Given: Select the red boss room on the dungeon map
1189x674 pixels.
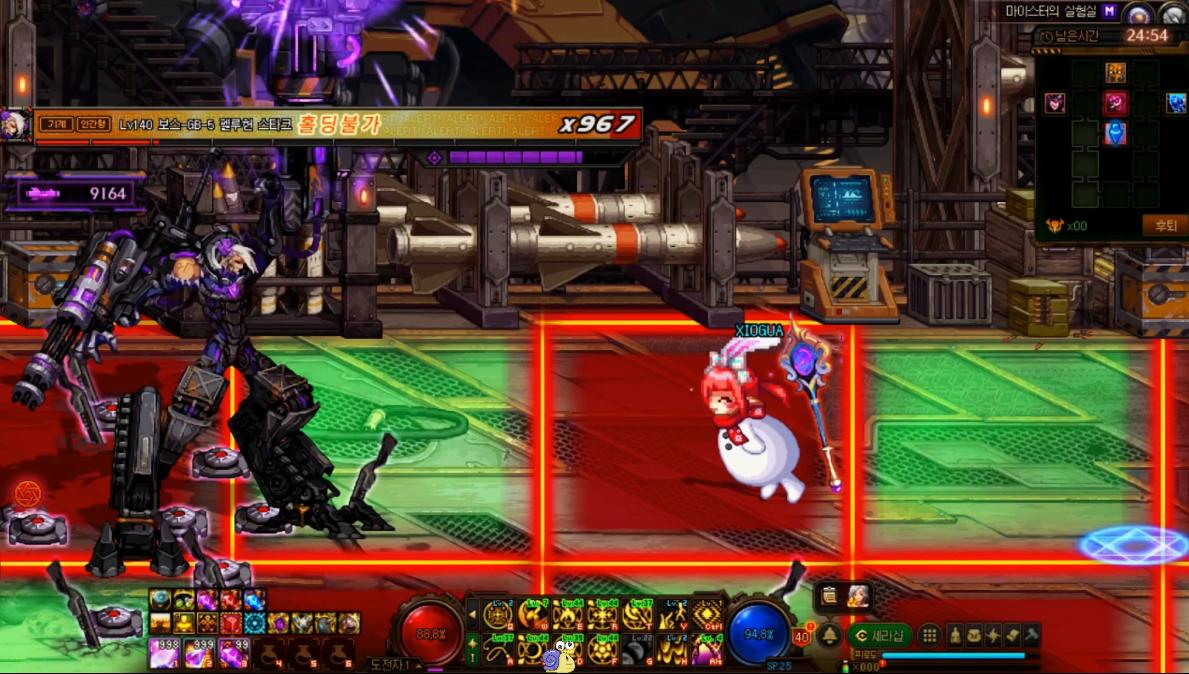Looking at the screenshot, I should point(1115,103).
